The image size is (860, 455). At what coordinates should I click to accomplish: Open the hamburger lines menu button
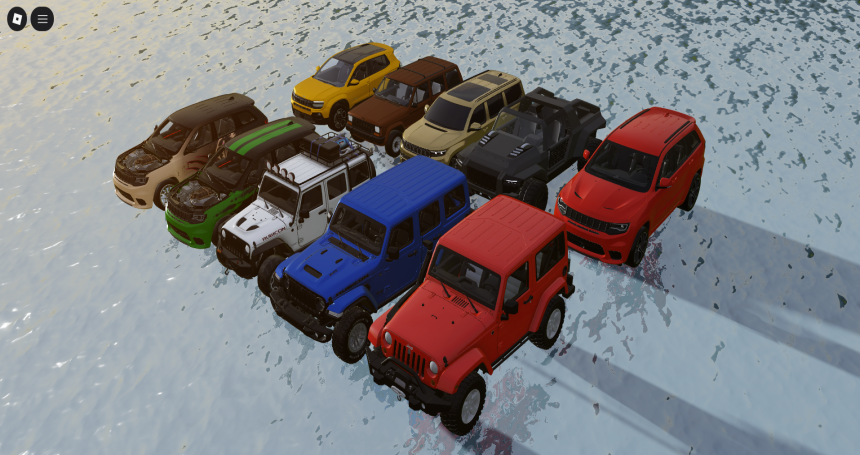[x=42, y=18]
